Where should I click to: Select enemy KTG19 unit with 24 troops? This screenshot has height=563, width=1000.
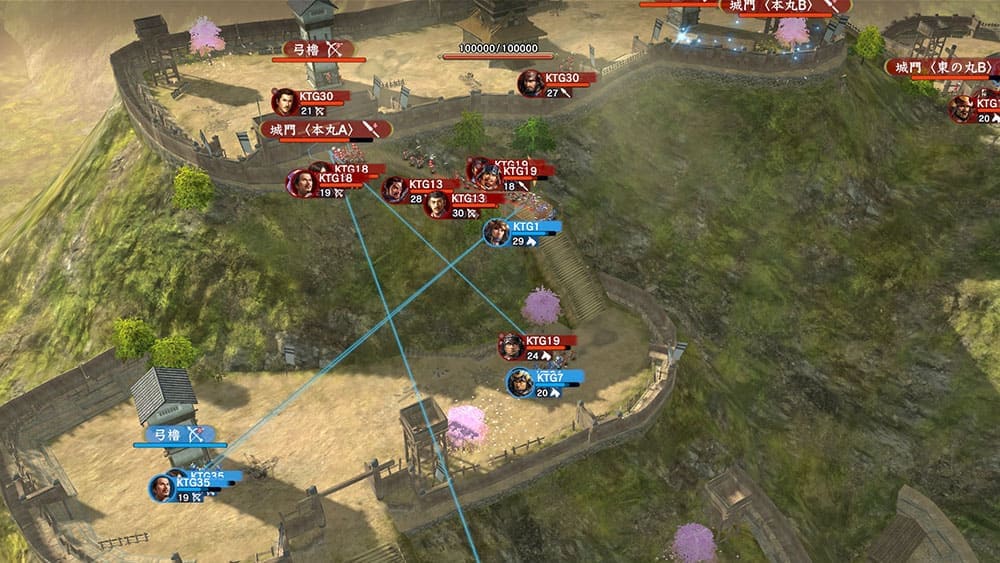coord(512,346)
